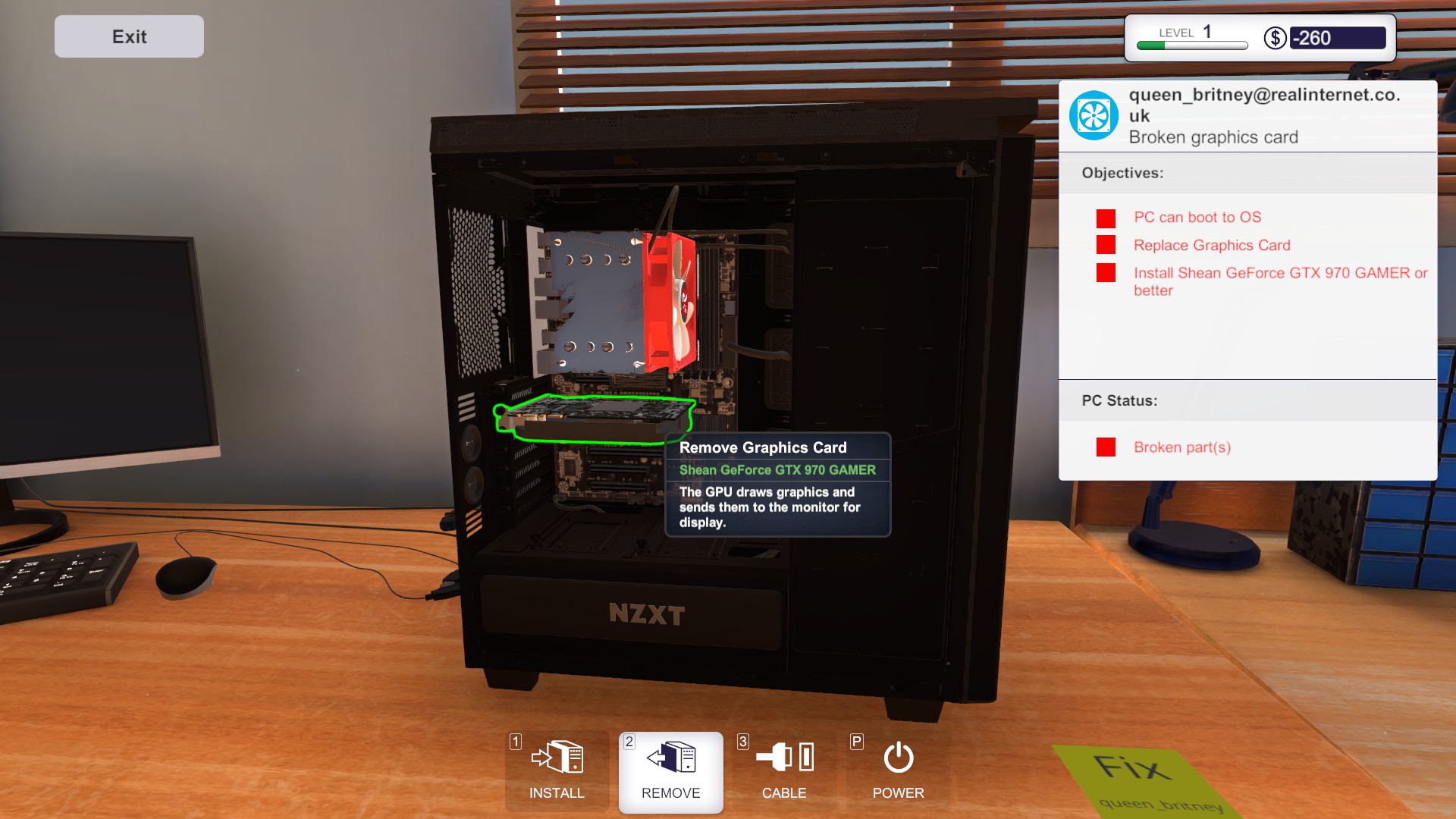Click the fan icon next to queen_britney's email
The width and height of the screenshot is (1456, 819).
click(1094, 115)
